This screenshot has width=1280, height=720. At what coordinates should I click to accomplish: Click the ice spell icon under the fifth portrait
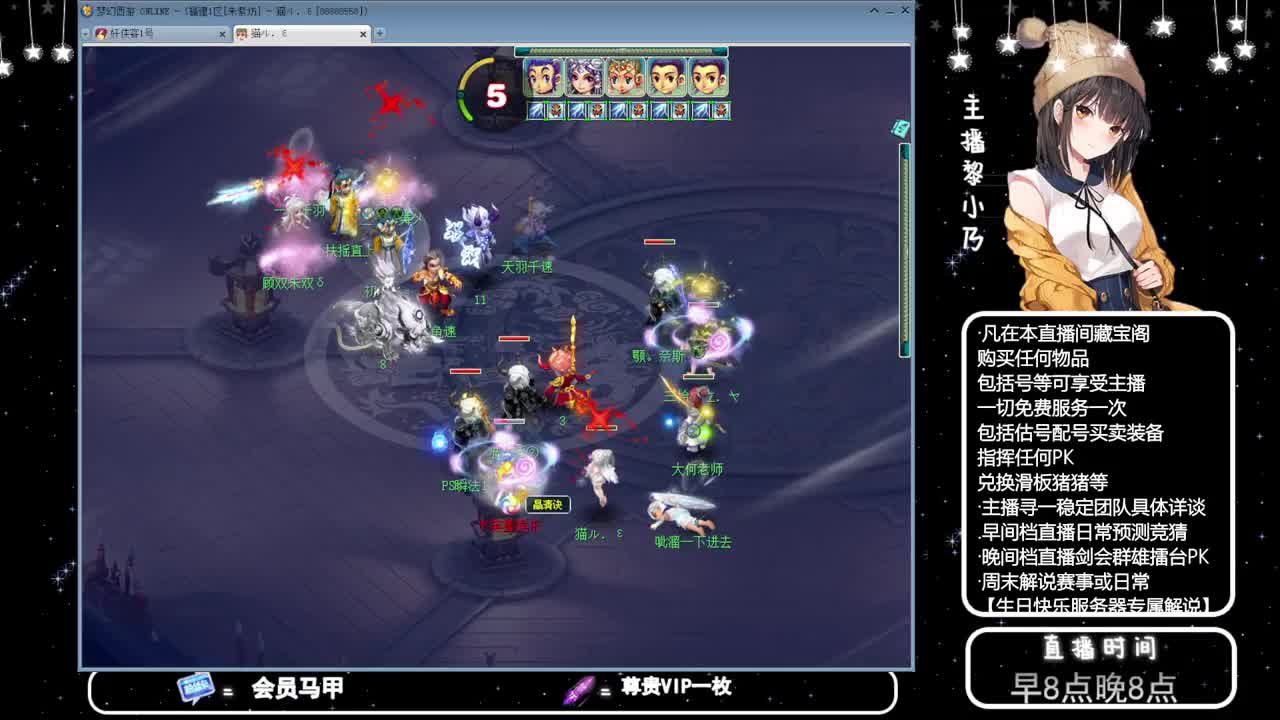[x=699, y=110]
